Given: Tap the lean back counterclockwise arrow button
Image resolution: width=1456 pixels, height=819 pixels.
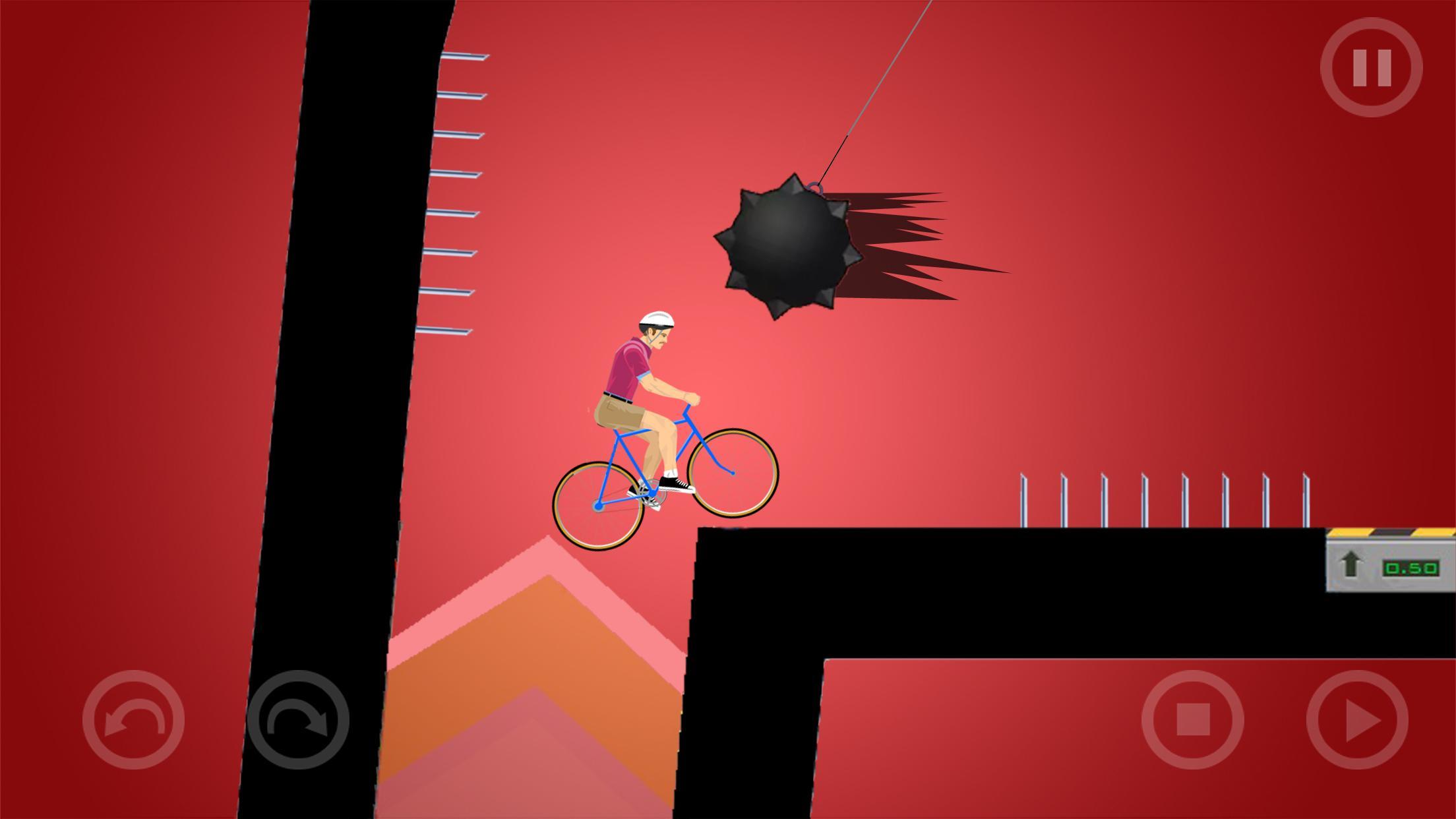Looking at the screenshot, I should (x=133, y=719).
